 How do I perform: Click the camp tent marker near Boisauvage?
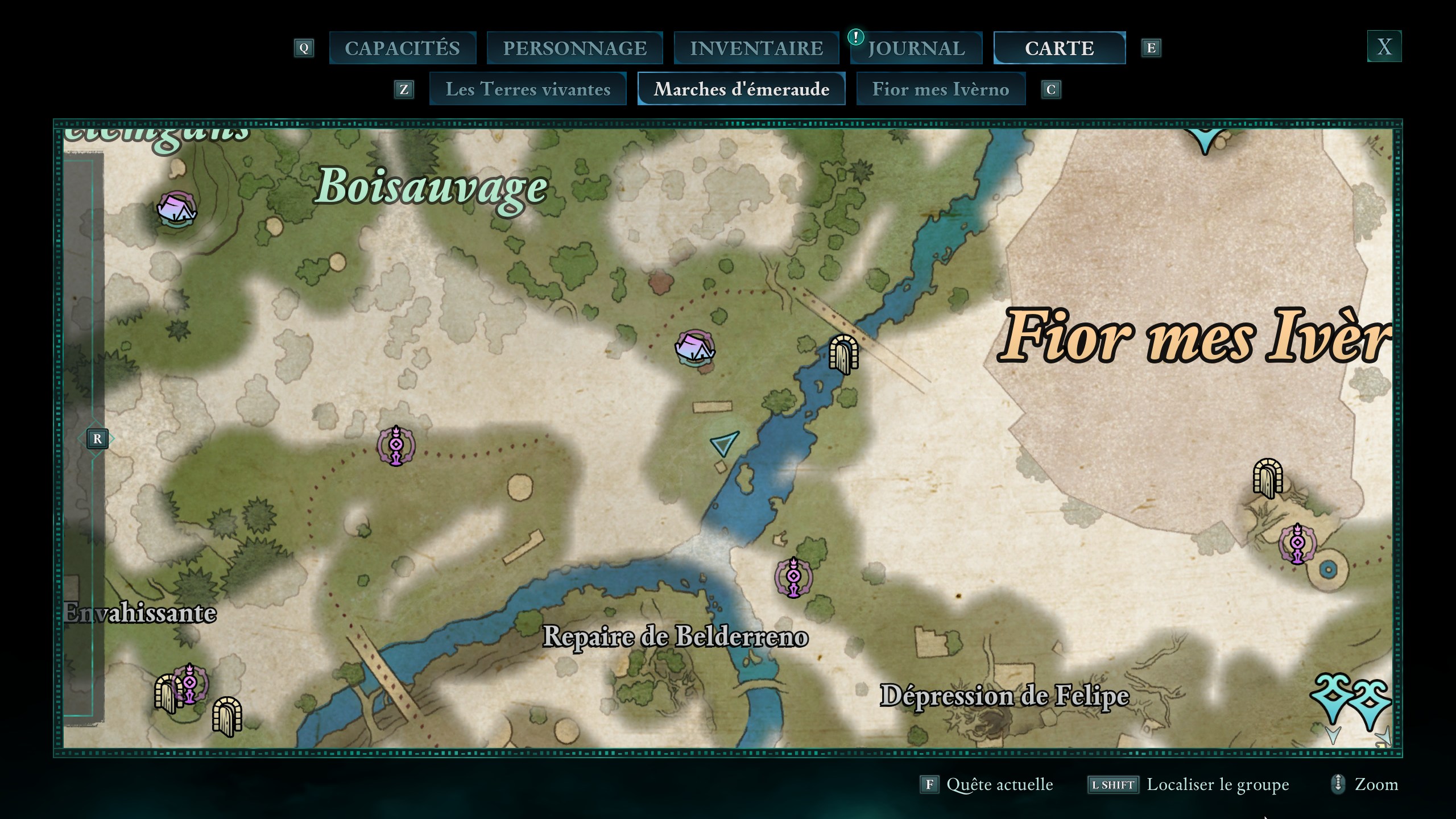(x=177, y=209)
